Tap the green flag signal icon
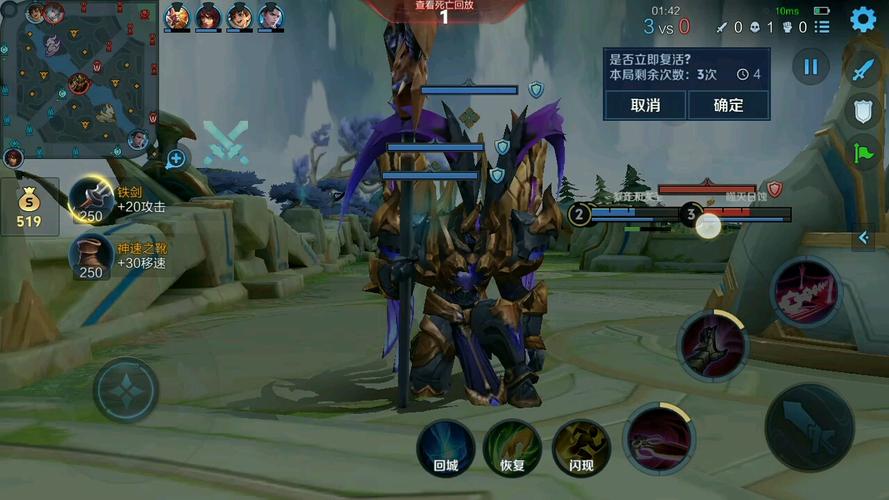889x500 pixels. [x=863, y=152]
